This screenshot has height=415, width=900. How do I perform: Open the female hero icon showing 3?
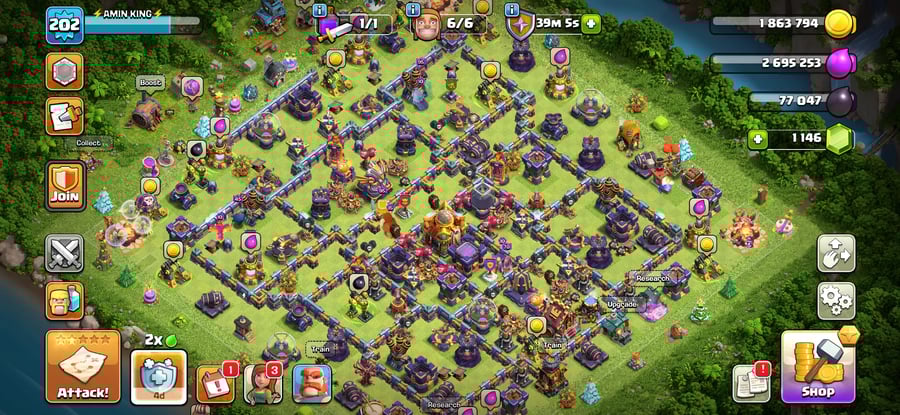pos(263,382)
